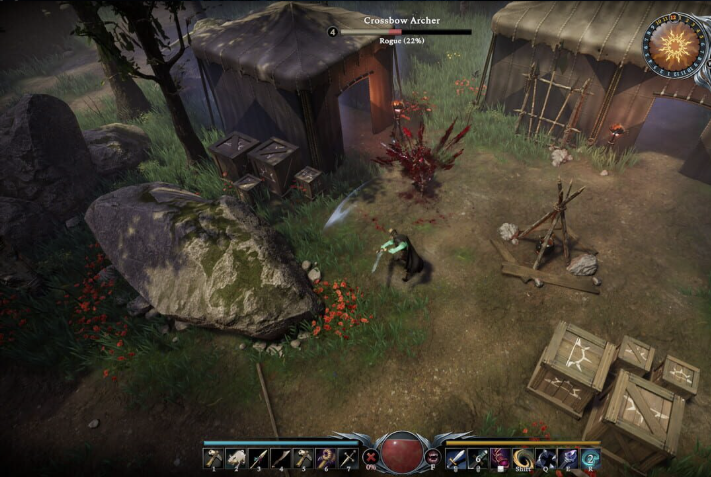Image resolution: width=711 pixels, height=477 pixels.
Task: Choose the wooden club in slot 4
Action: pyautogui.click(x=280, y=458)
